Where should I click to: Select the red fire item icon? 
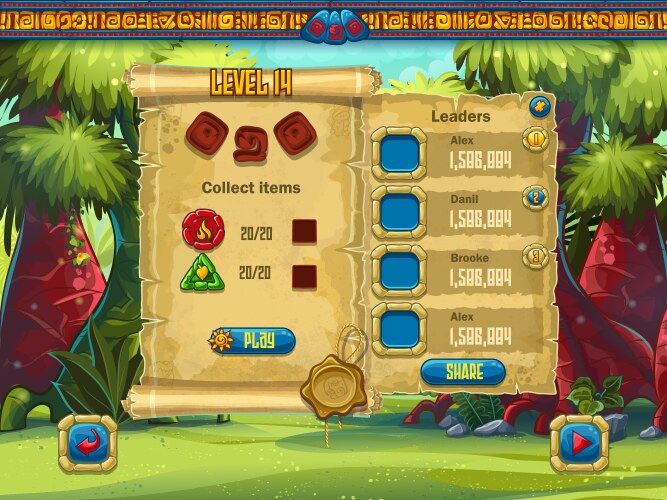203,231
